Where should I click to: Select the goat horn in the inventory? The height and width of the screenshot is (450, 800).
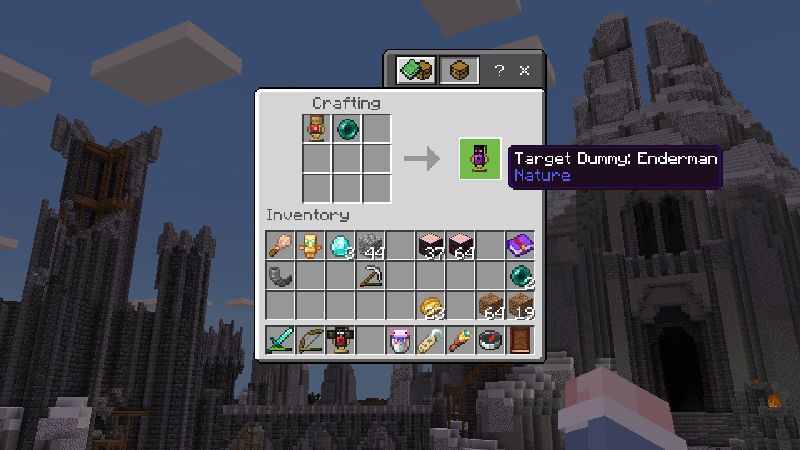pyautogui.click(x=280, y=275)
